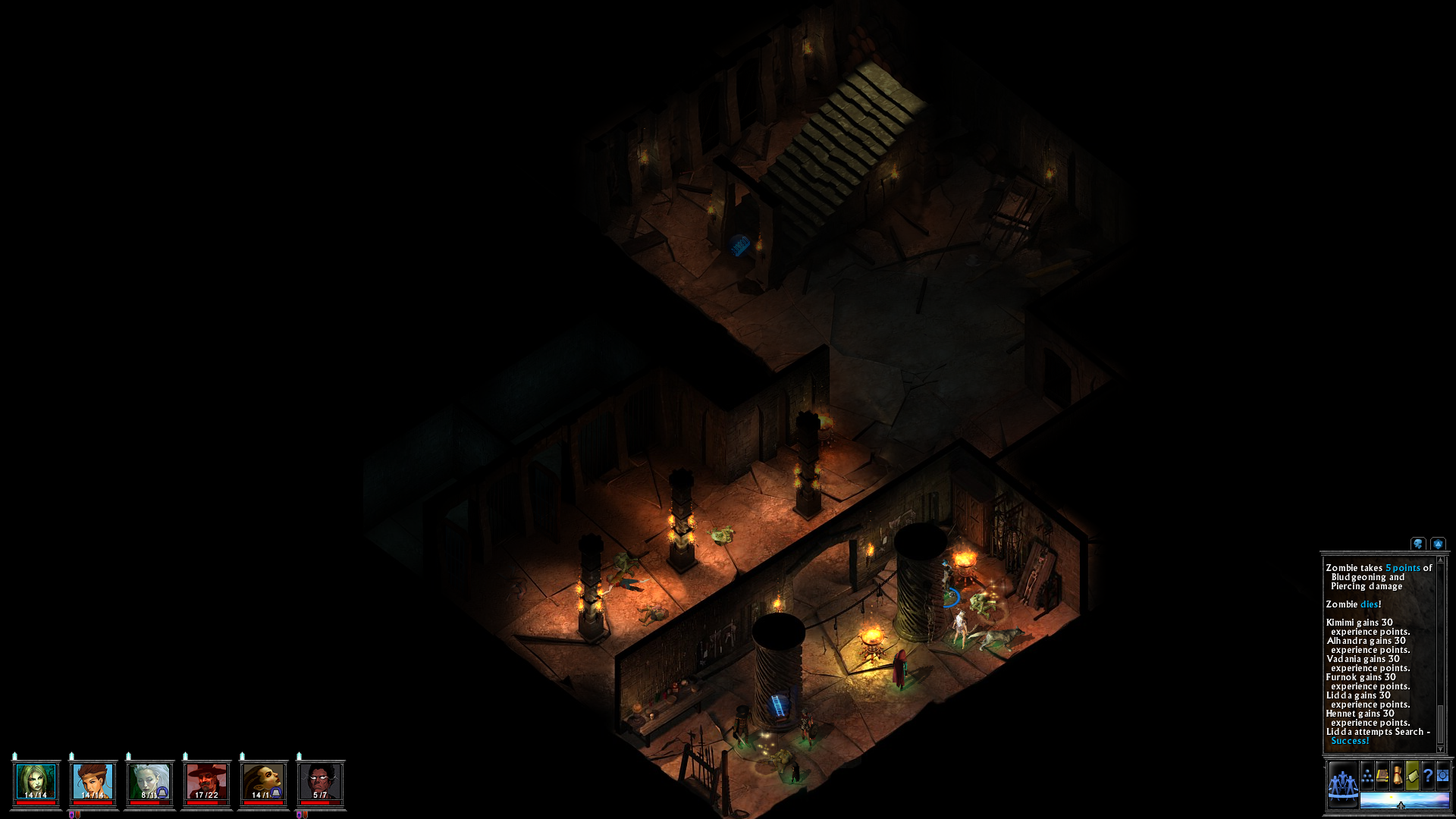Viewport: 1456px width, 819px height.
Task: Open the map scroll icon
Action: click(x=1398, y=774)
